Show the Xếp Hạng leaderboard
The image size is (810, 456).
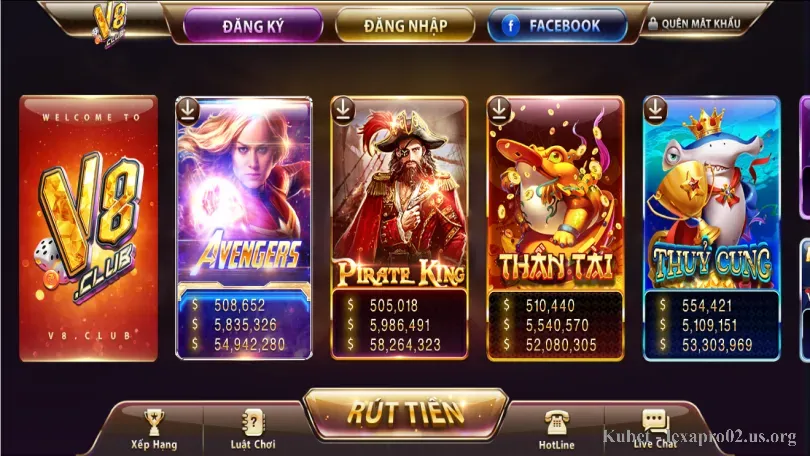point(153,428)
